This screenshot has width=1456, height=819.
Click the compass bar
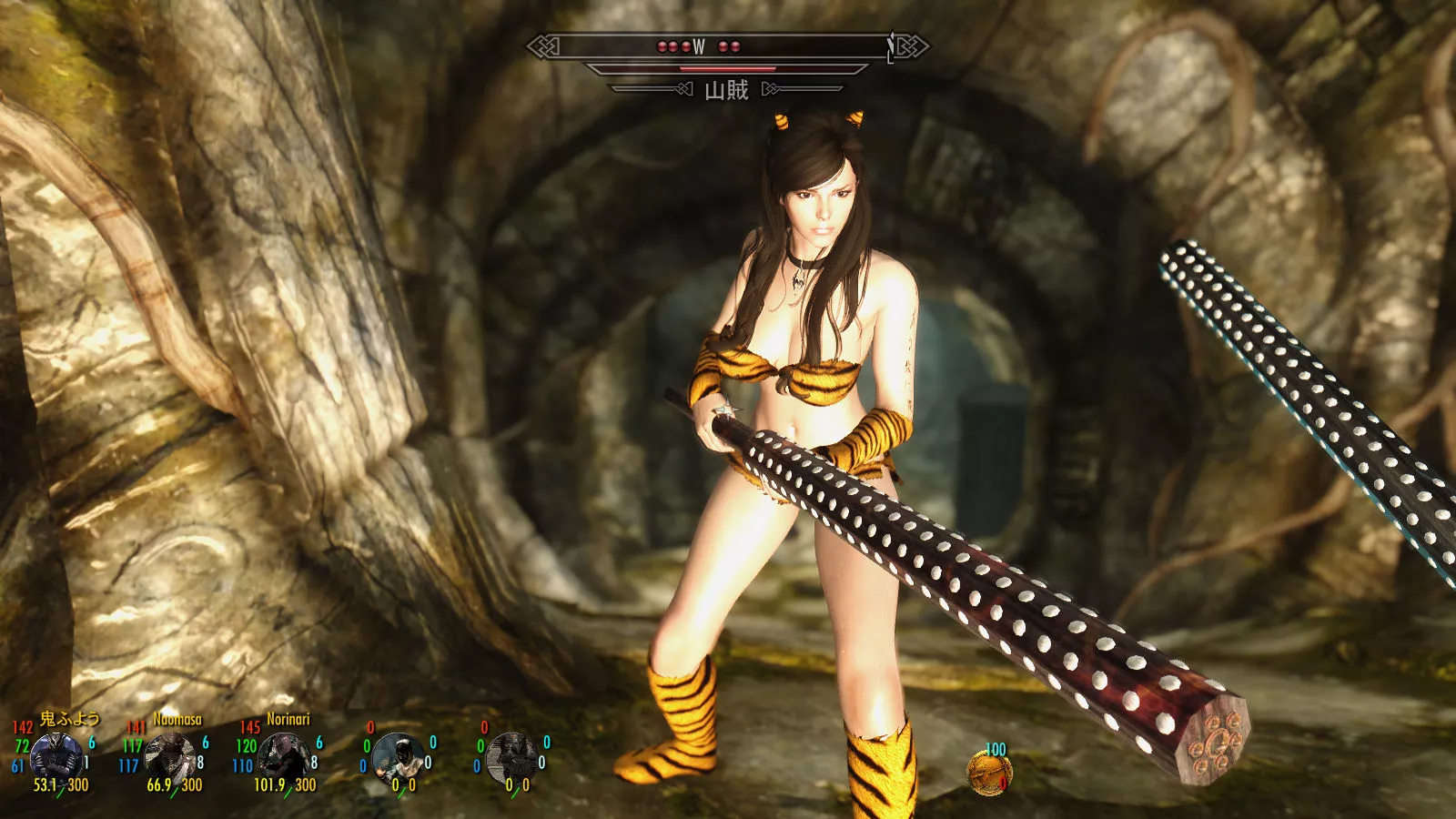click(726, 45)
